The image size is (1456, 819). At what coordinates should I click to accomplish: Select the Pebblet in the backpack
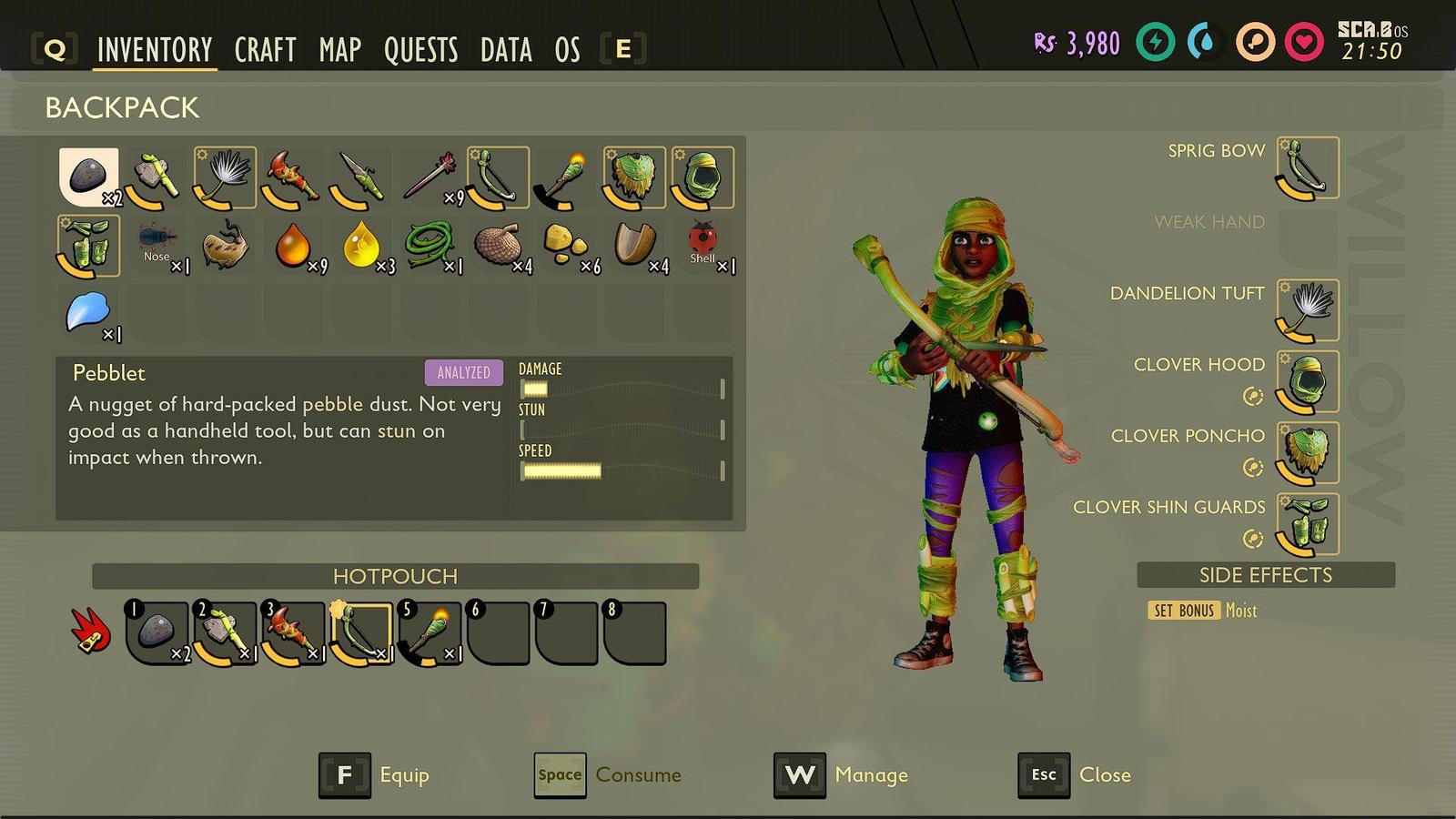pos(89,177)
